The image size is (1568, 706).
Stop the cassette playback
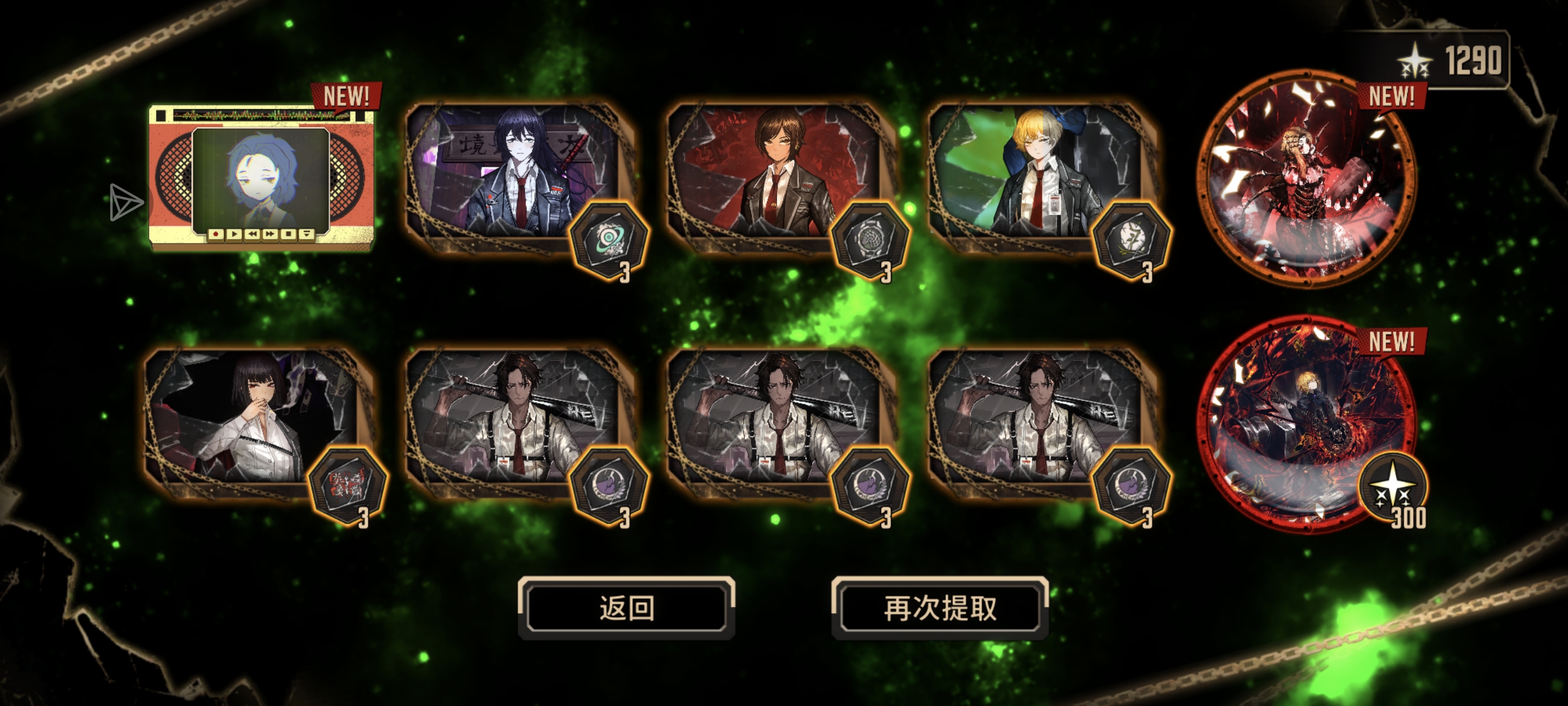coord(288,235)
